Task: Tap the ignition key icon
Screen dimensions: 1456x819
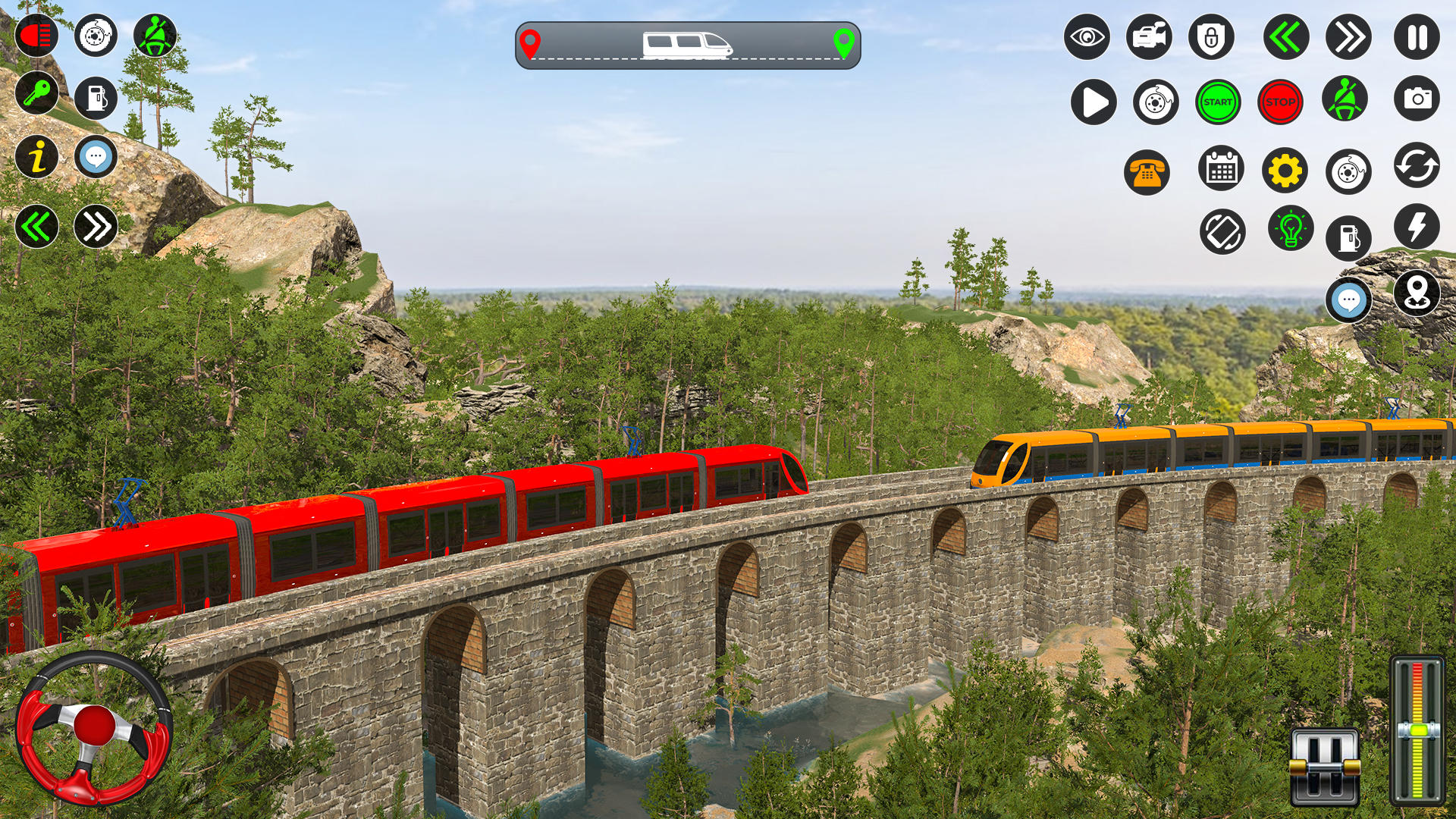Action: coord(37,93)
